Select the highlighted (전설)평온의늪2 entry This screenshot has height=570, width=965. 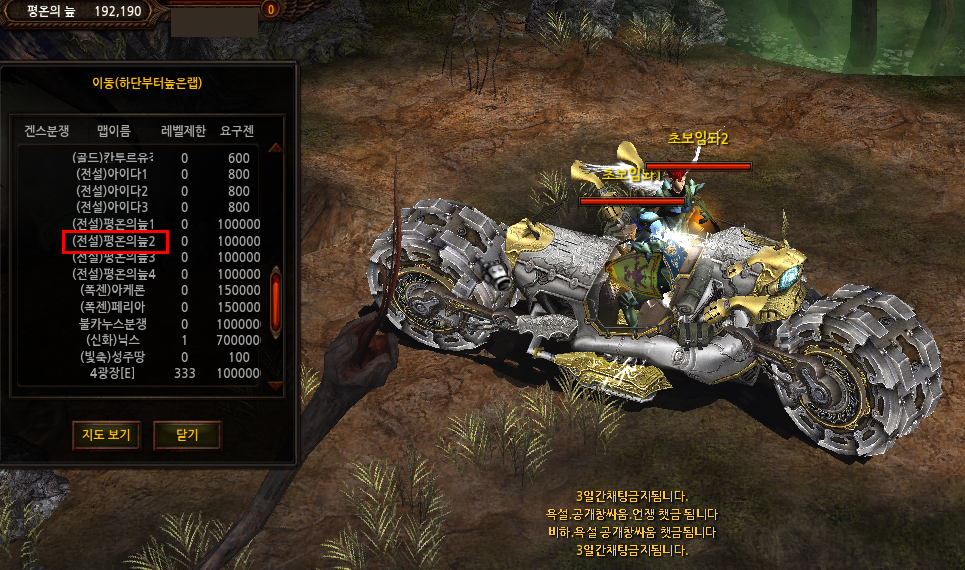tap(114, 241)
